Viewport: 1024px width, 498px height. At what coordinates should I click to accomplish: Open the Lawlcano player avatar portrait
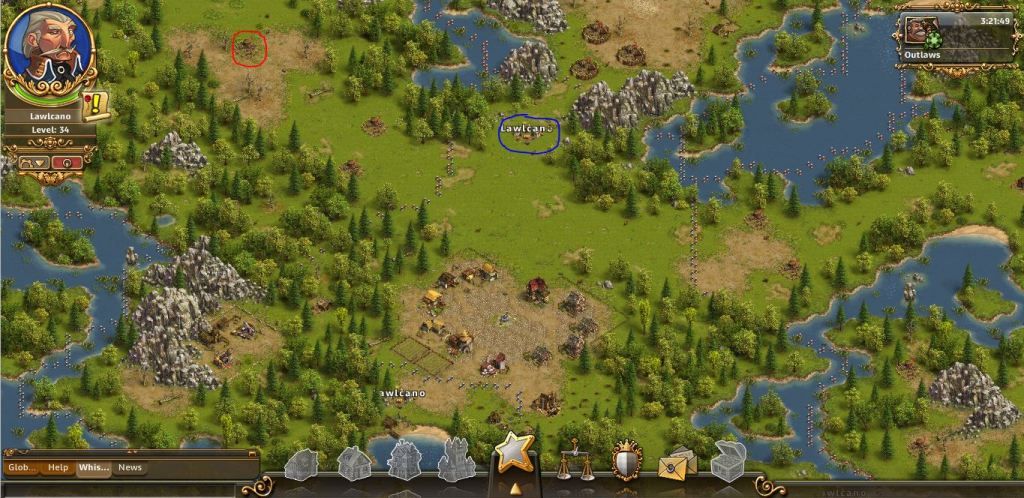(49, 47)
